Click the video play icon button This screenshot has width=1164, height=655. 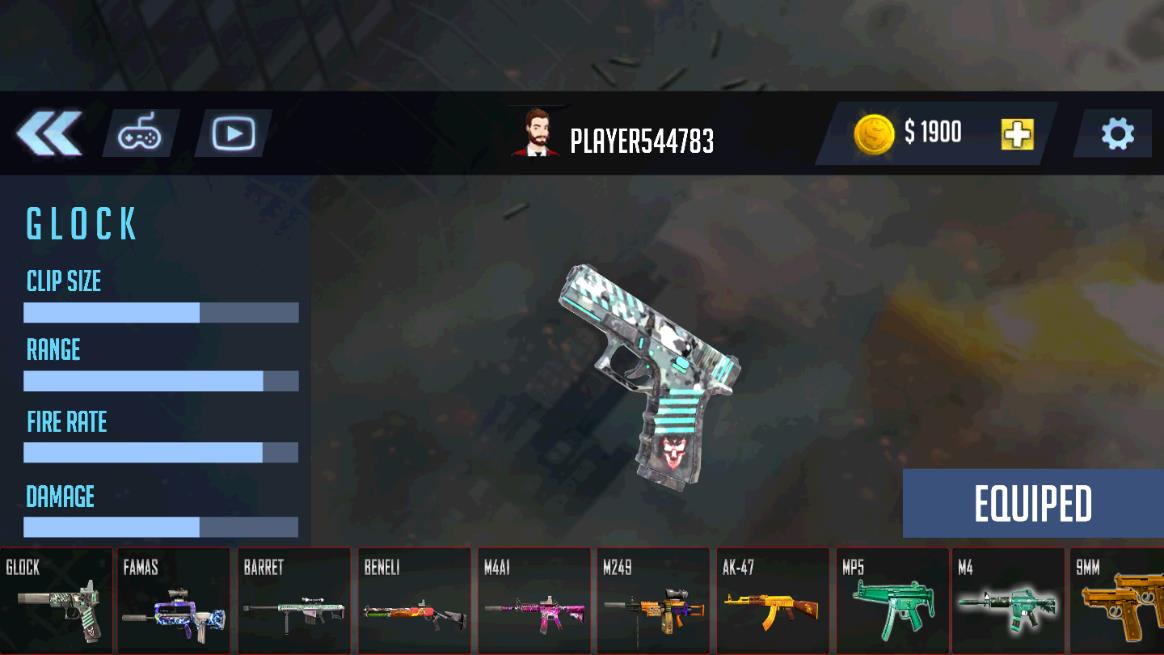click(x=233, y=134)
